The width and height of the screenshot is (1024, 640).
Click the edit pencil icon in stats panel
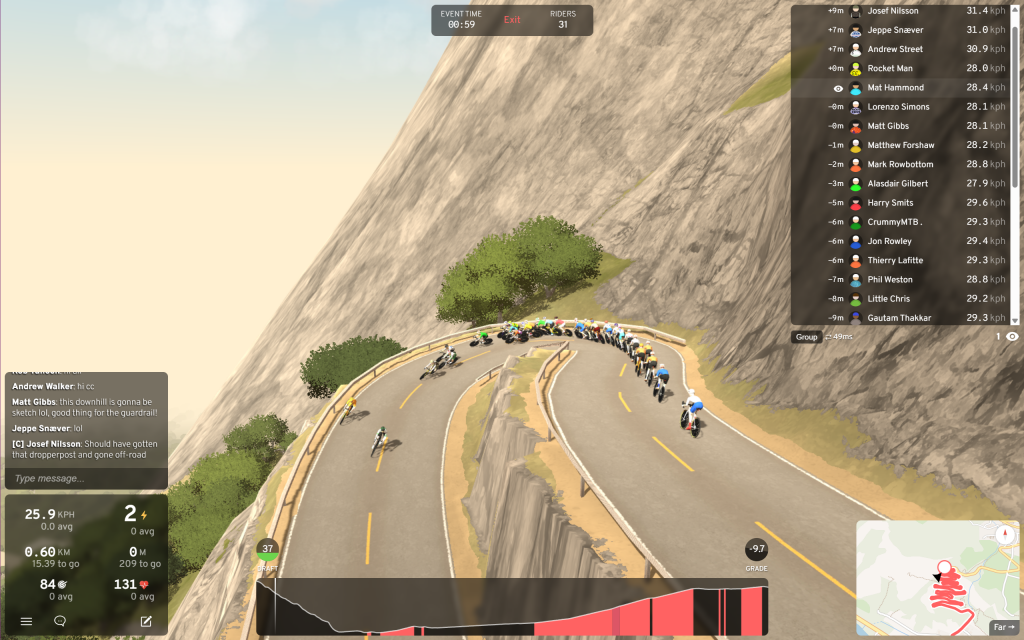146,621
